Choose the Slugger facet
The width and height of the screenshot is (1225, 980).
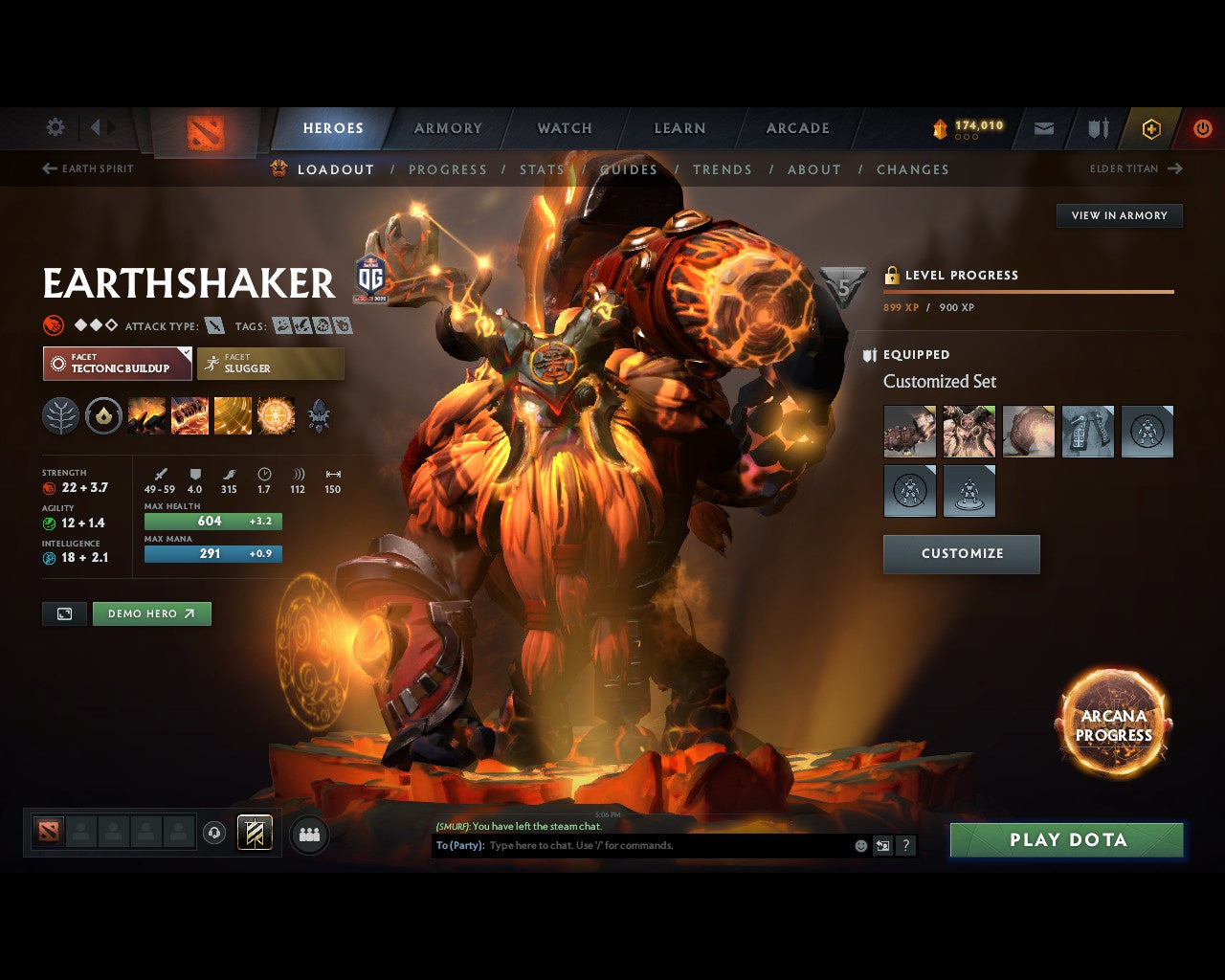point(271,364)
